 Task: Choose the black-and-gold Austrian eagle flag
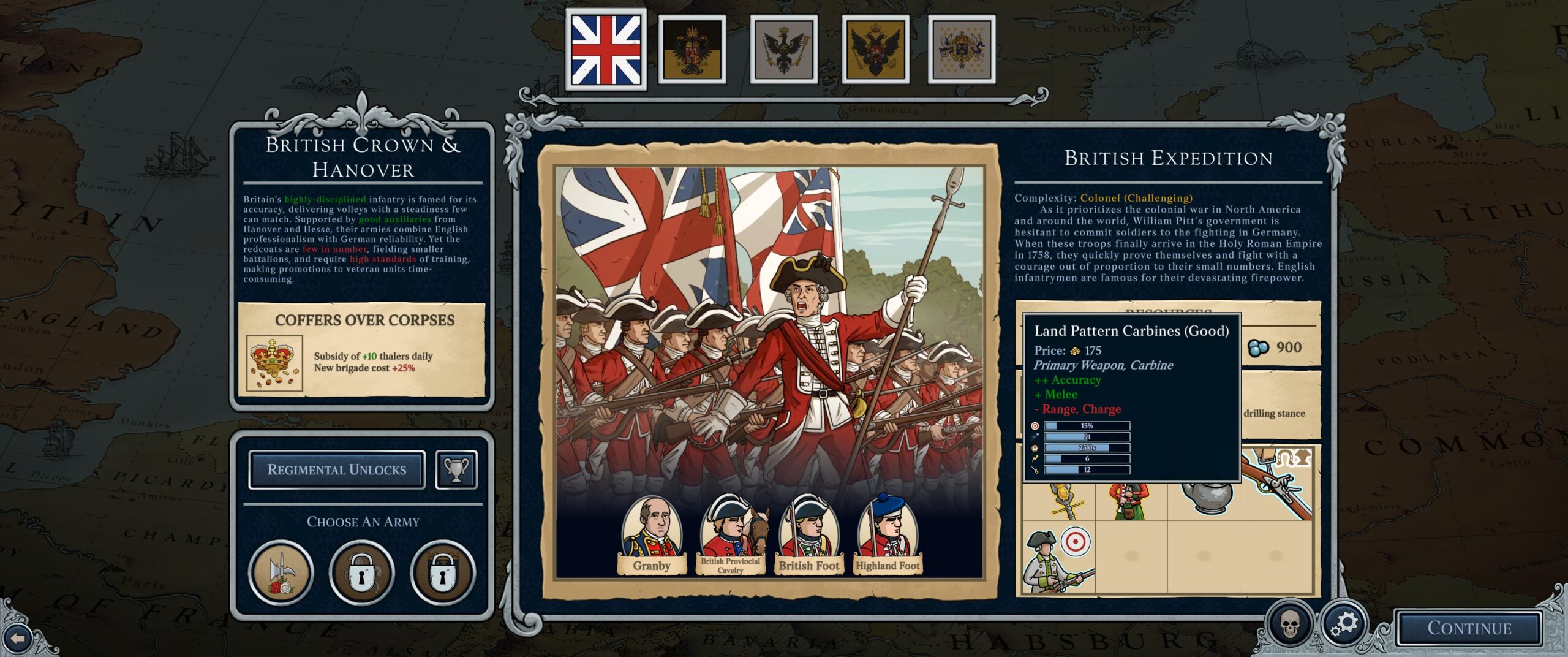point(692,50)
